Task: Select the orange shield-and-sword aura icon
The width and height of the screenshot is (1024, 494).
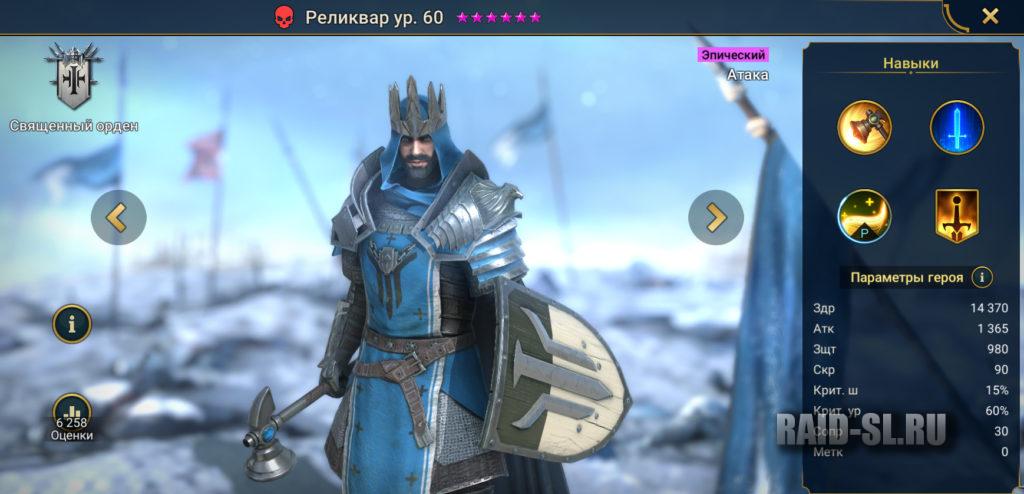Action: tap(957, 216)
